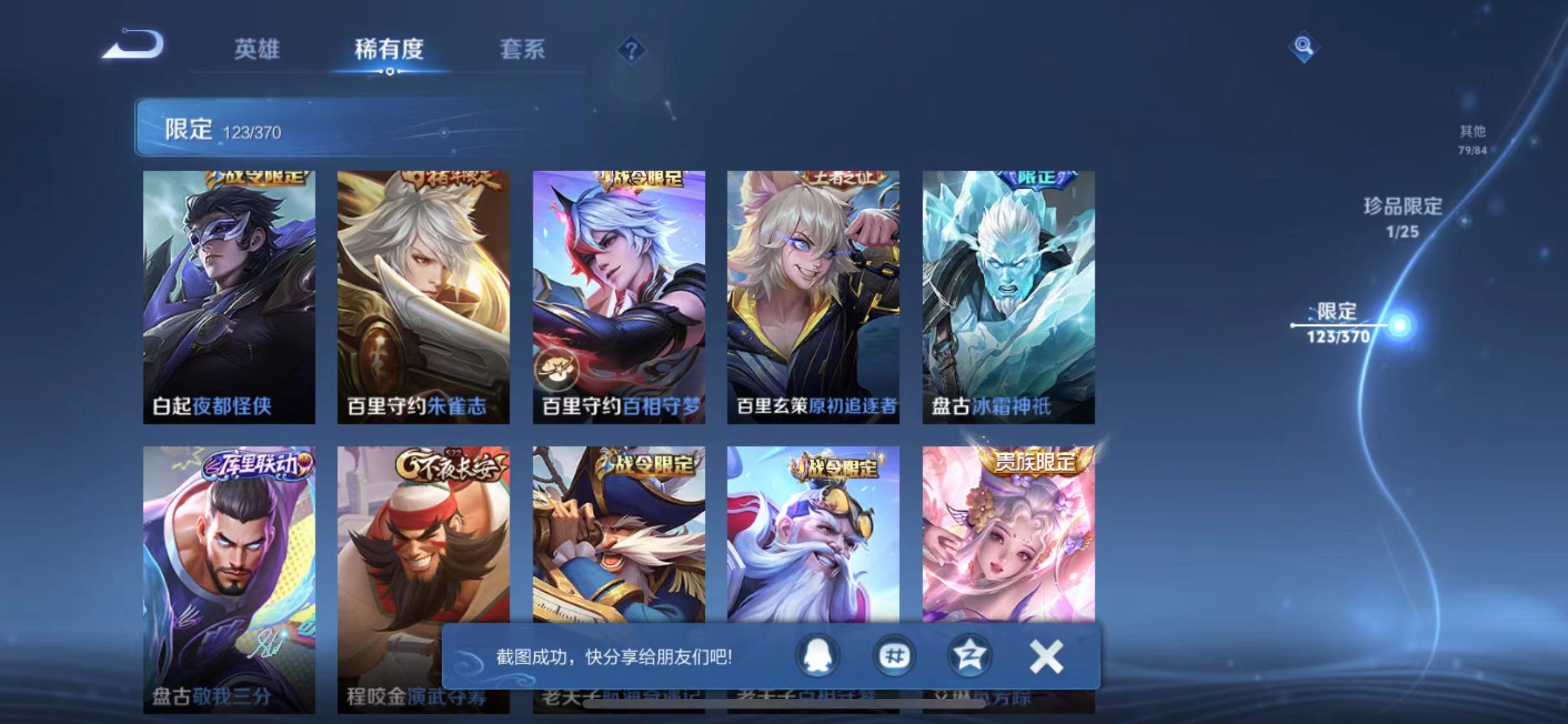Click the back arrow icon
This screenshot has height=724, width=1568.
(x=132, y=45)
